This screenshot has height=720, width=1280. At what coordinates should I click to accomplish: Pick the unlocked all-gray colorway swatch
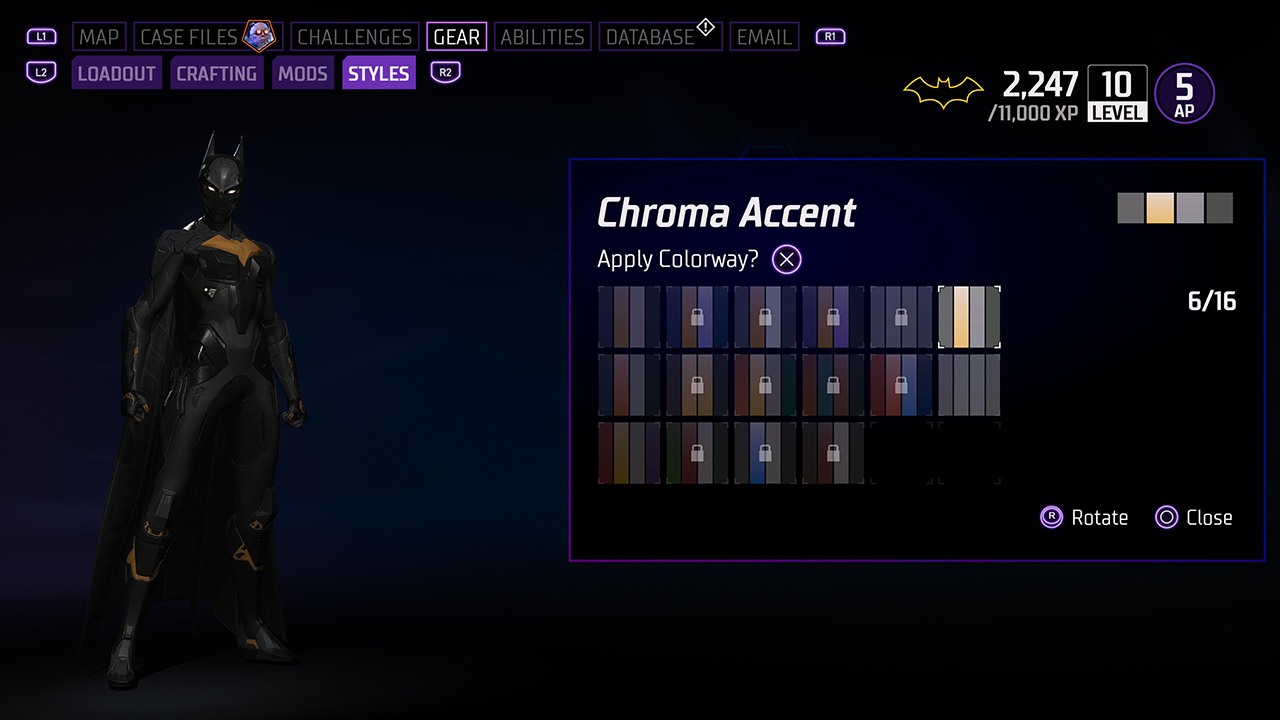pyautogui.click(x=969, y=385)
